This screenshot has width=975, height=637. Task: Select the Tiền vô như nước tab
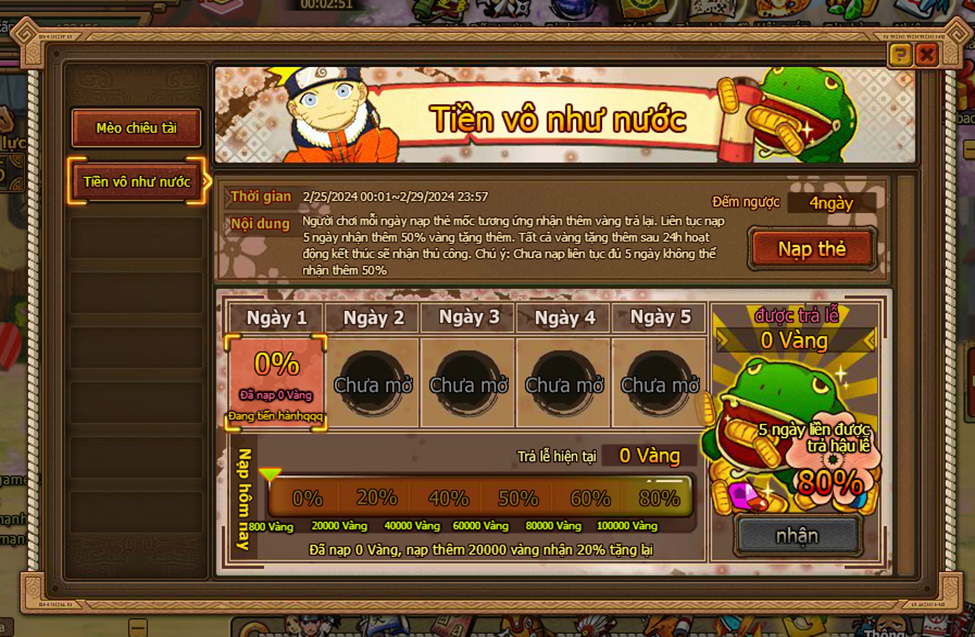click(136, 182)
